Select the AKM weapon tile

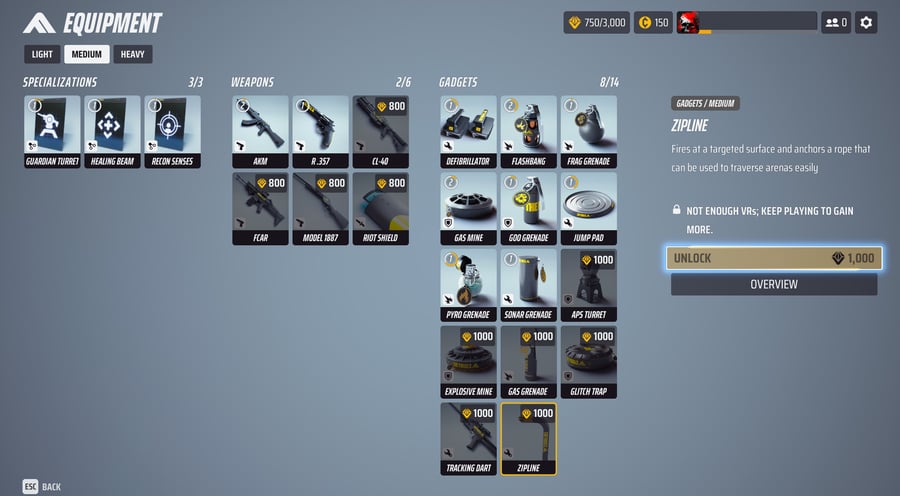click(260, 131)
